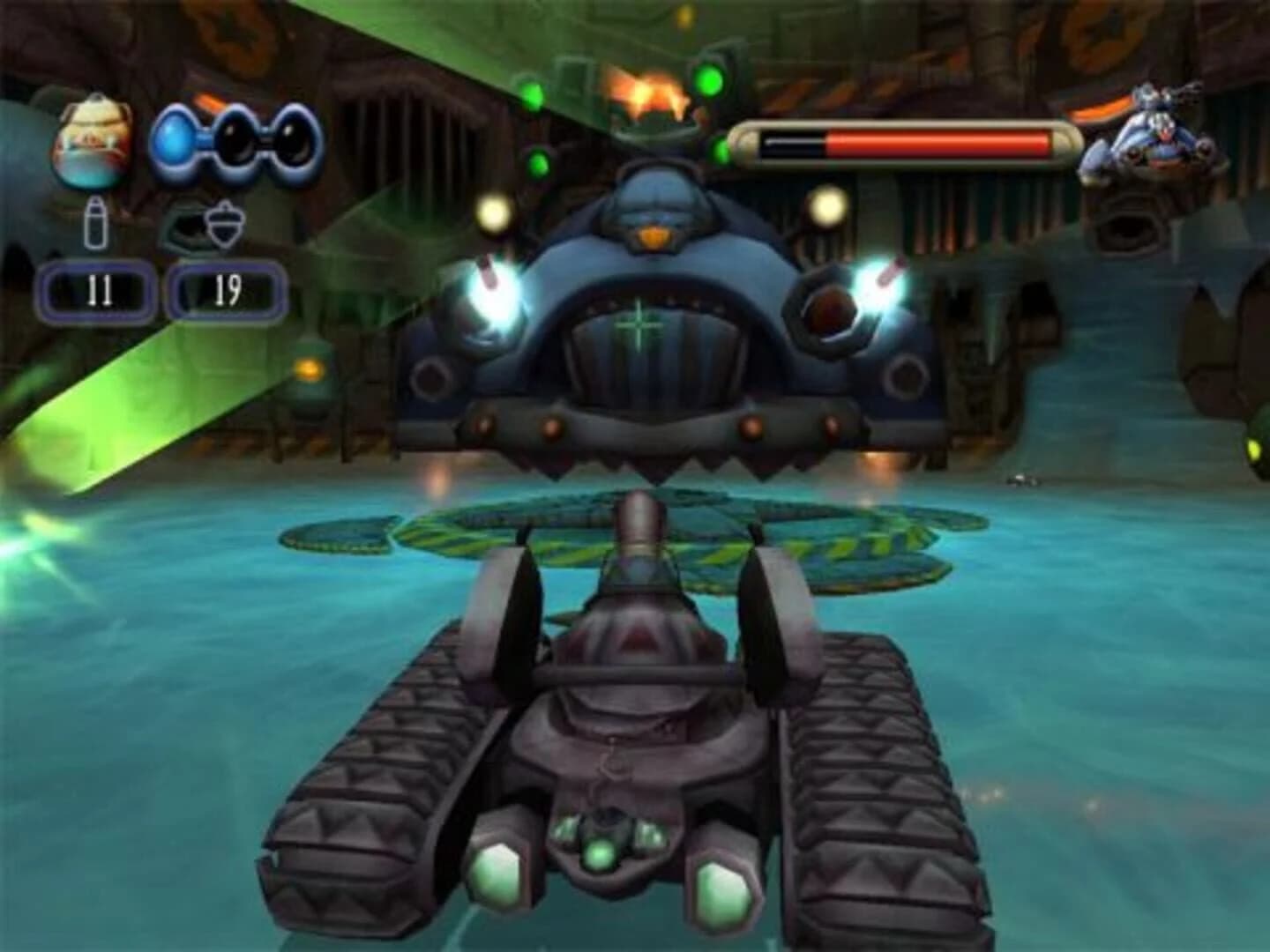Select the ammo counter showing 19
1270x952 pixels.
point(225,292)
